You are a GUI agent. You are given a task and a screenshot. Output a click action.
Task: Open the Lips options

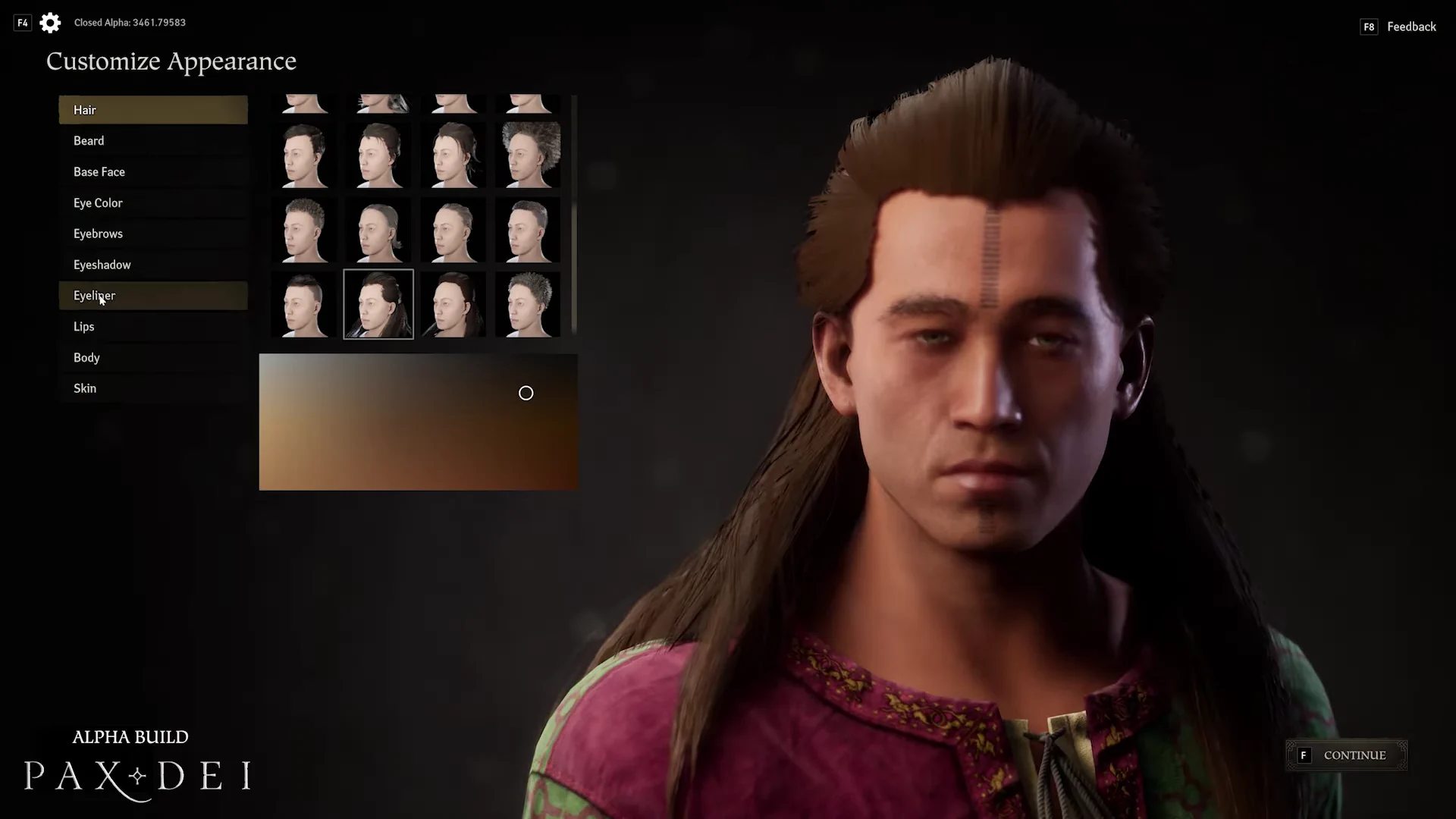point(152,327)
